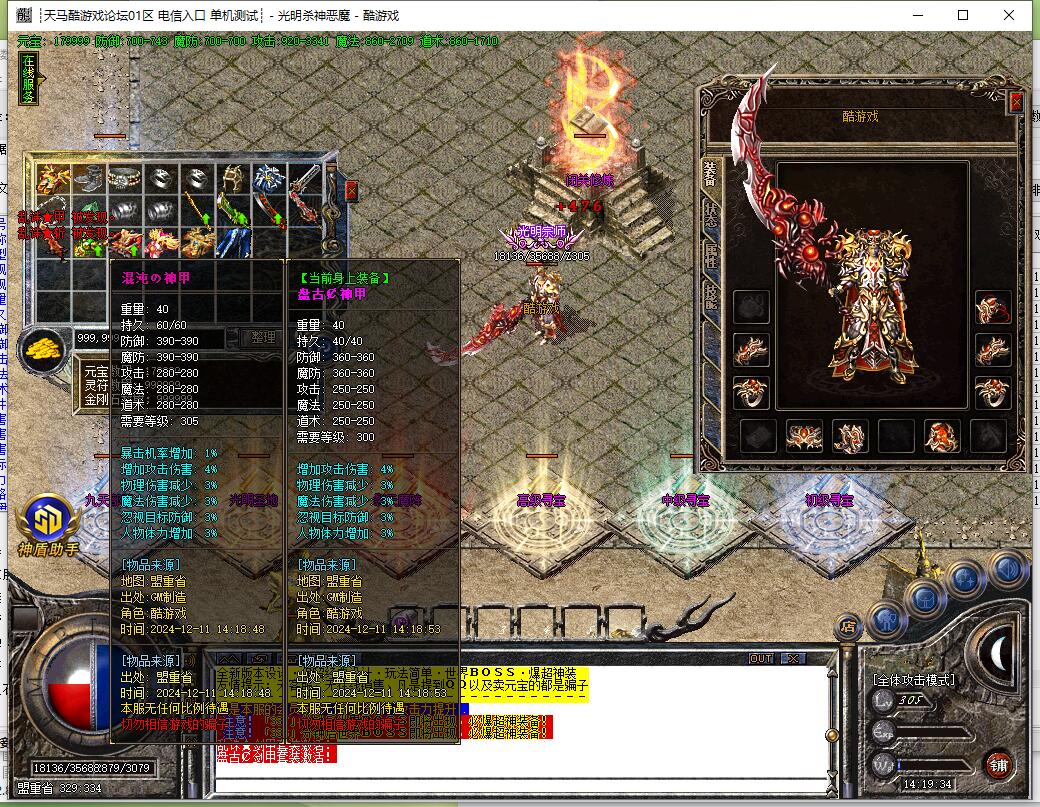Select the boots item in the bag
1040x807 pixels.
[89, 180]
